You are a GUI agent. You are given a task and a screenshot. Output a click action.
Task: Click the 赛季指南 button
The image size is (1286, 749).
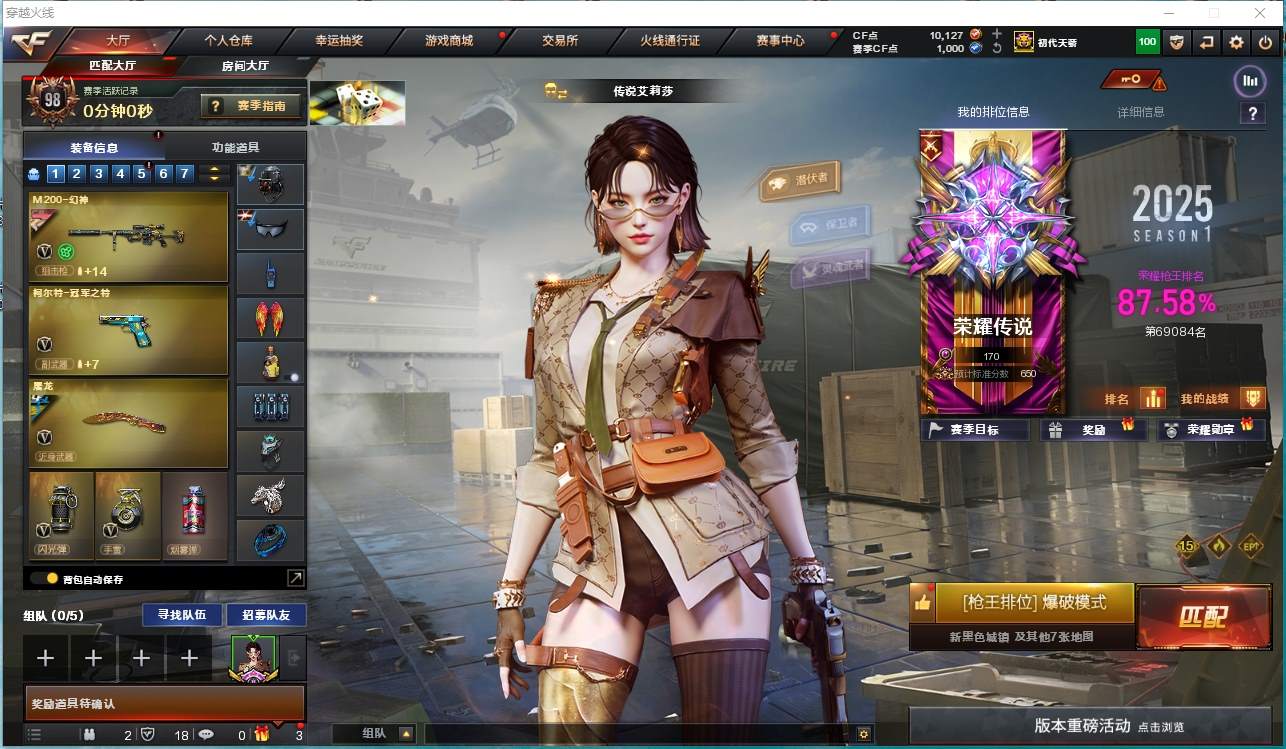coord(250,105)
